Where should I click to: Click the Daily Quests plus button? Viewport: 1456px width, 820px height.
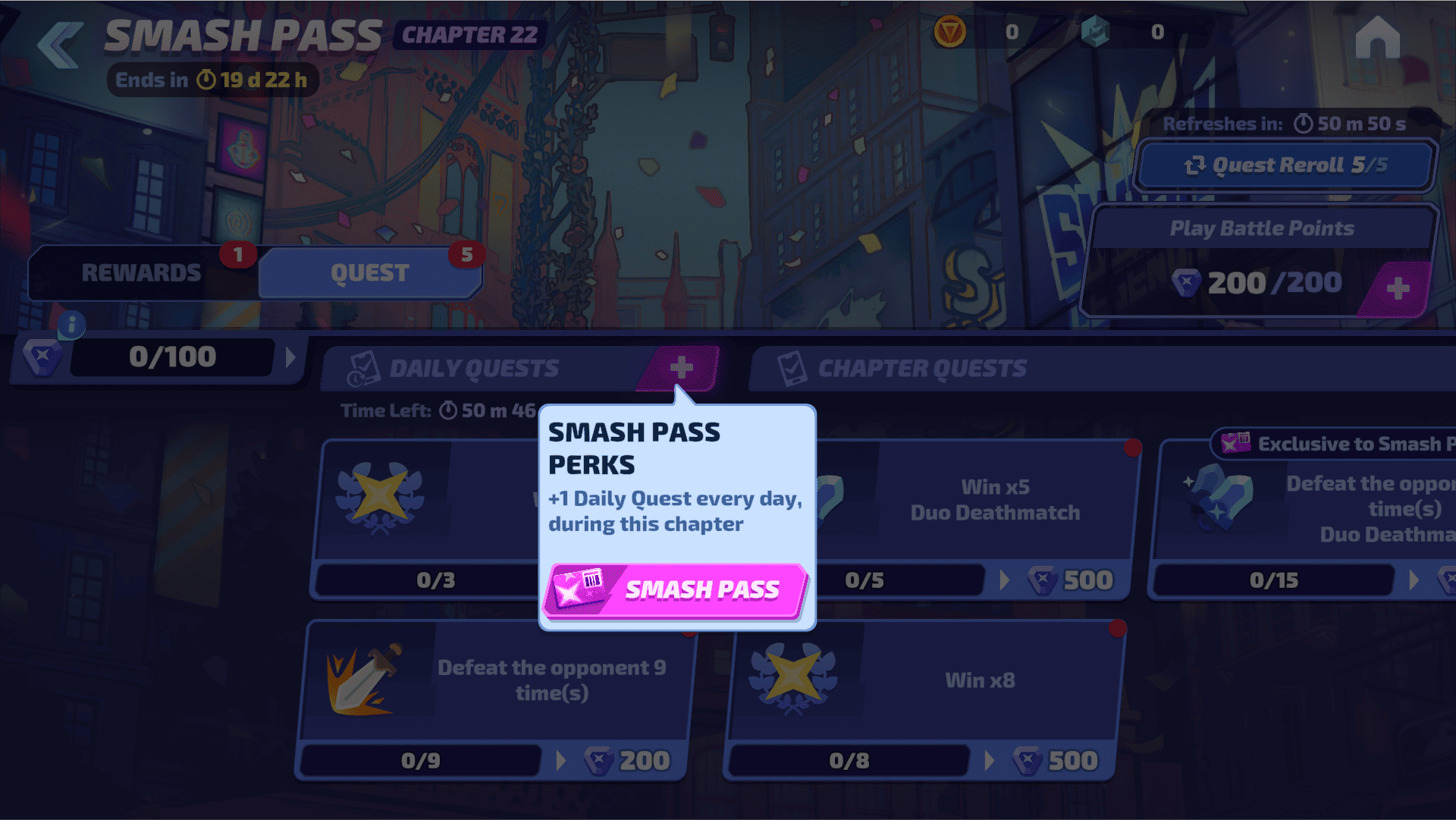coord(680,368)
